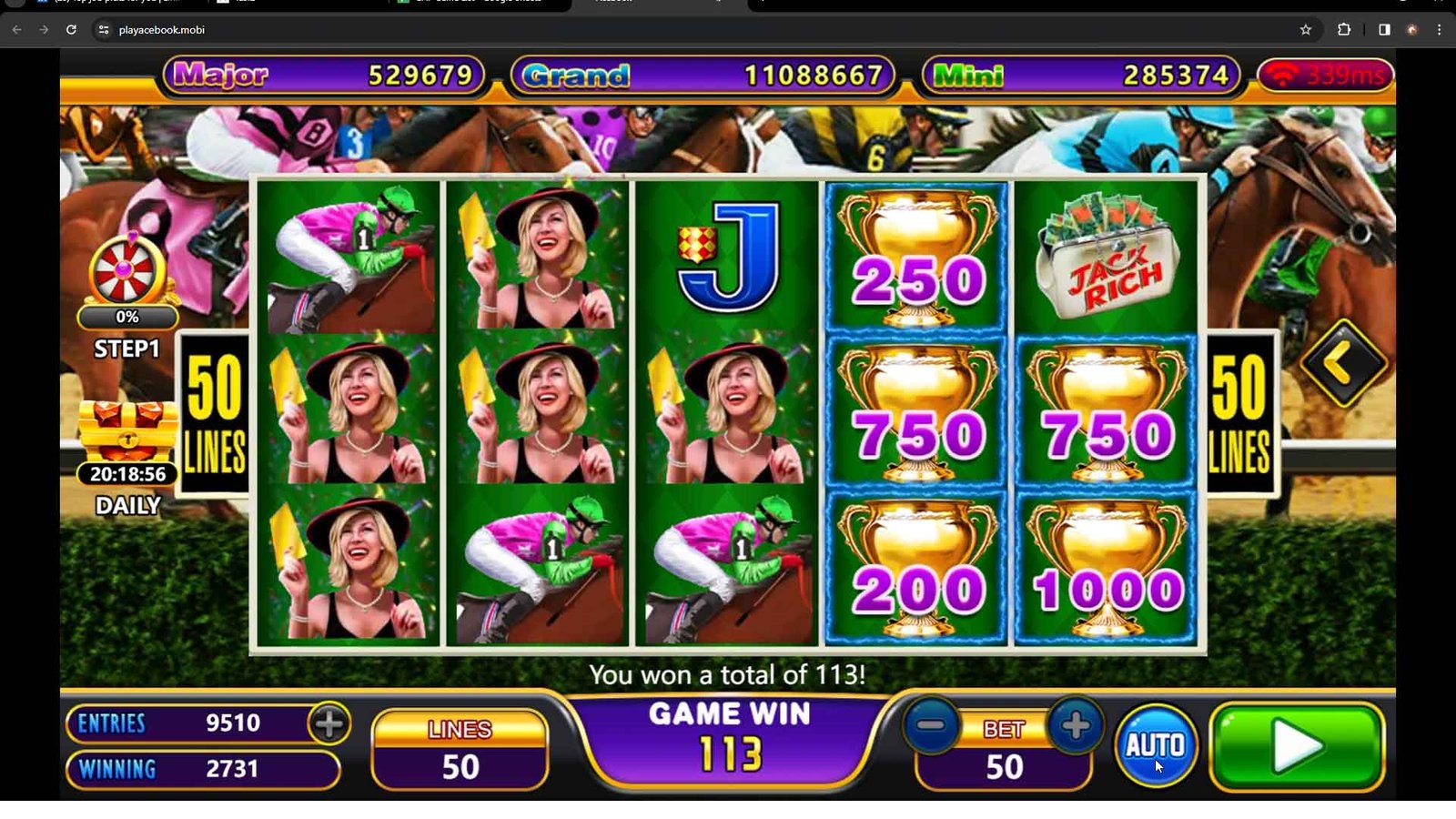1456x819 pixels.
Task: Add more entries with the plus button
Action: pos(329,723)
